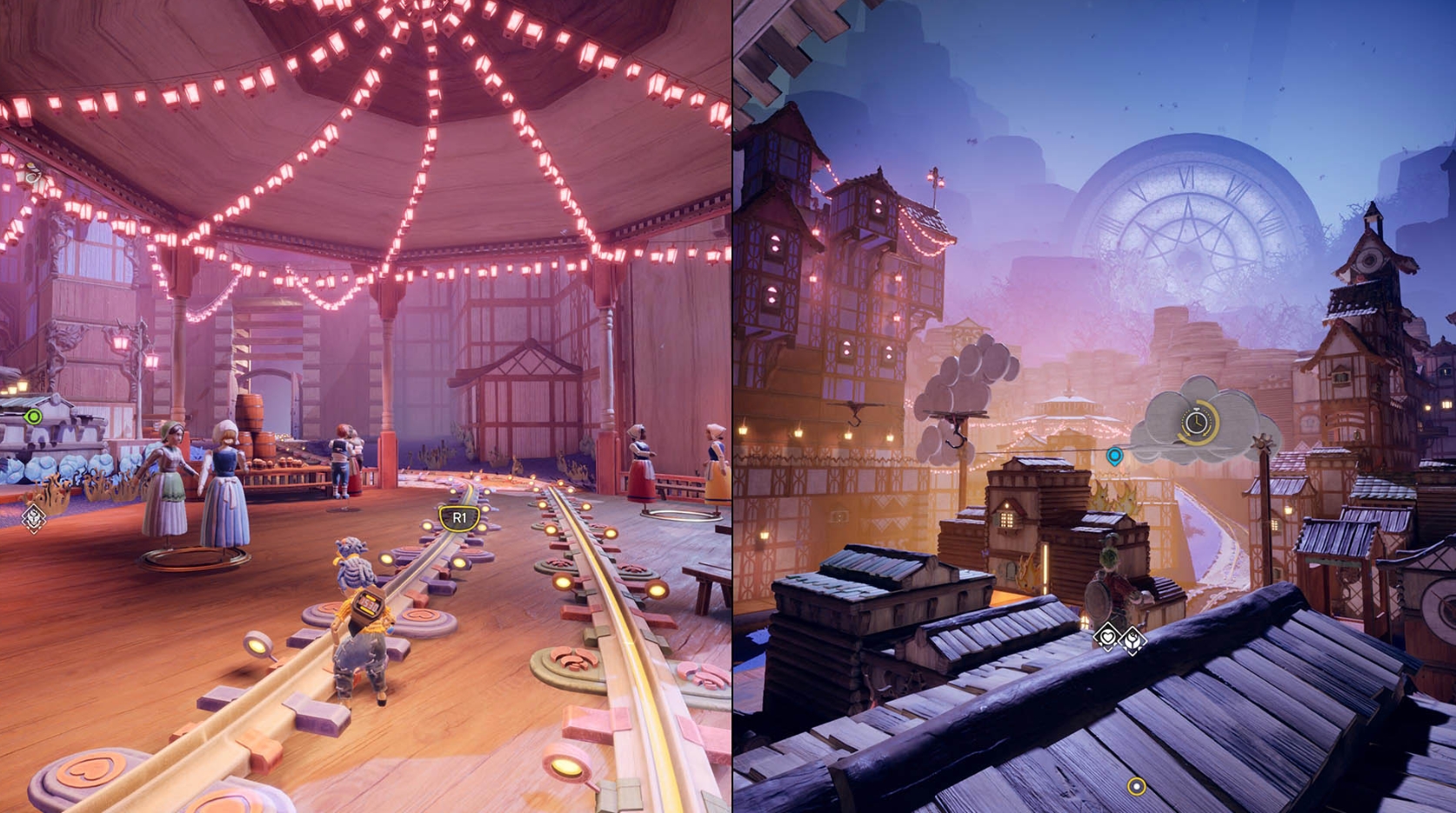
Task: Click the heart diamond player emblem
Action: click(1107, 637)
